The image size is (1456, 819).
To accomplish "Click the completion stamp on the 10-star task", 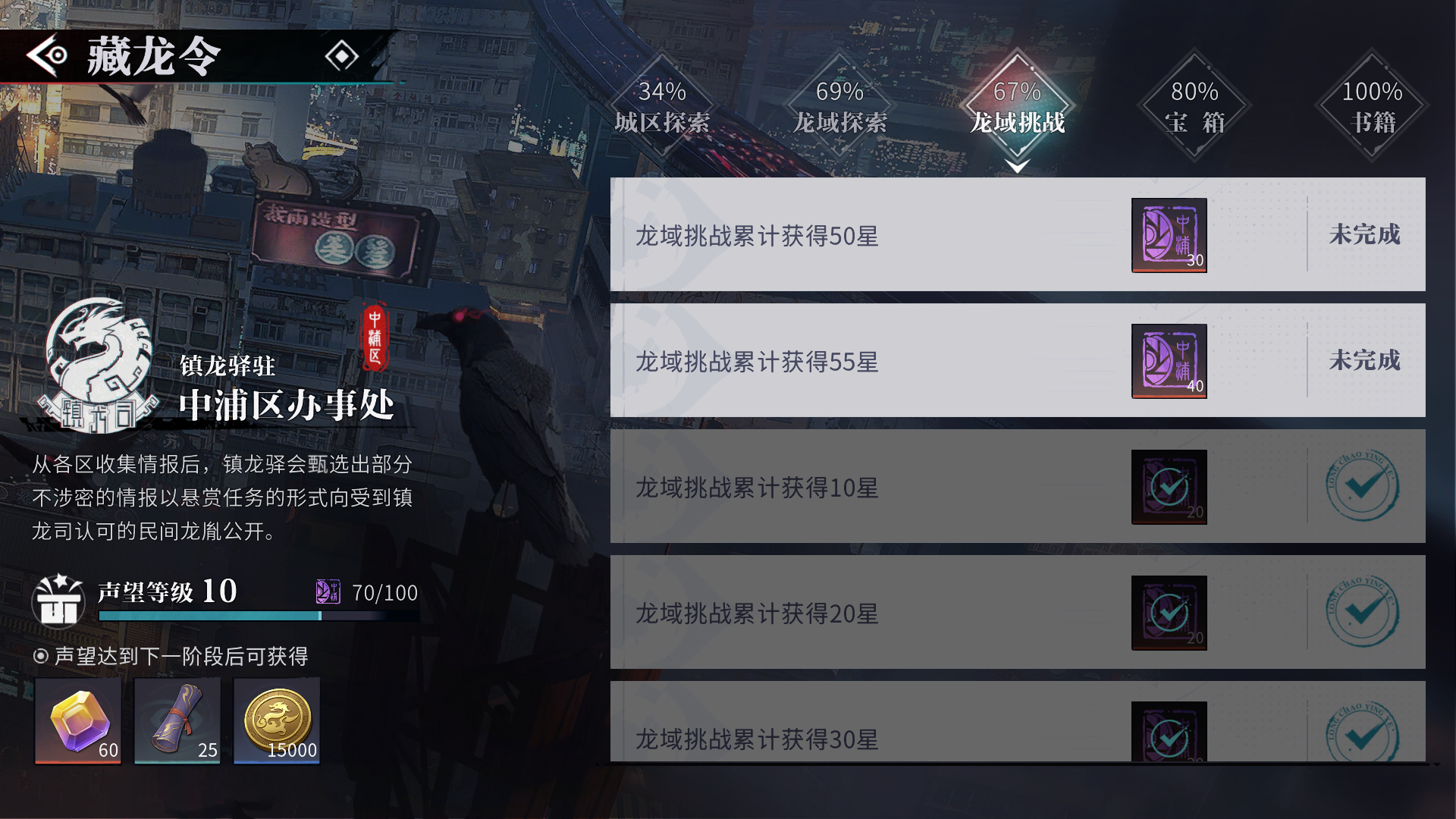I will [x=1363, y=487].
